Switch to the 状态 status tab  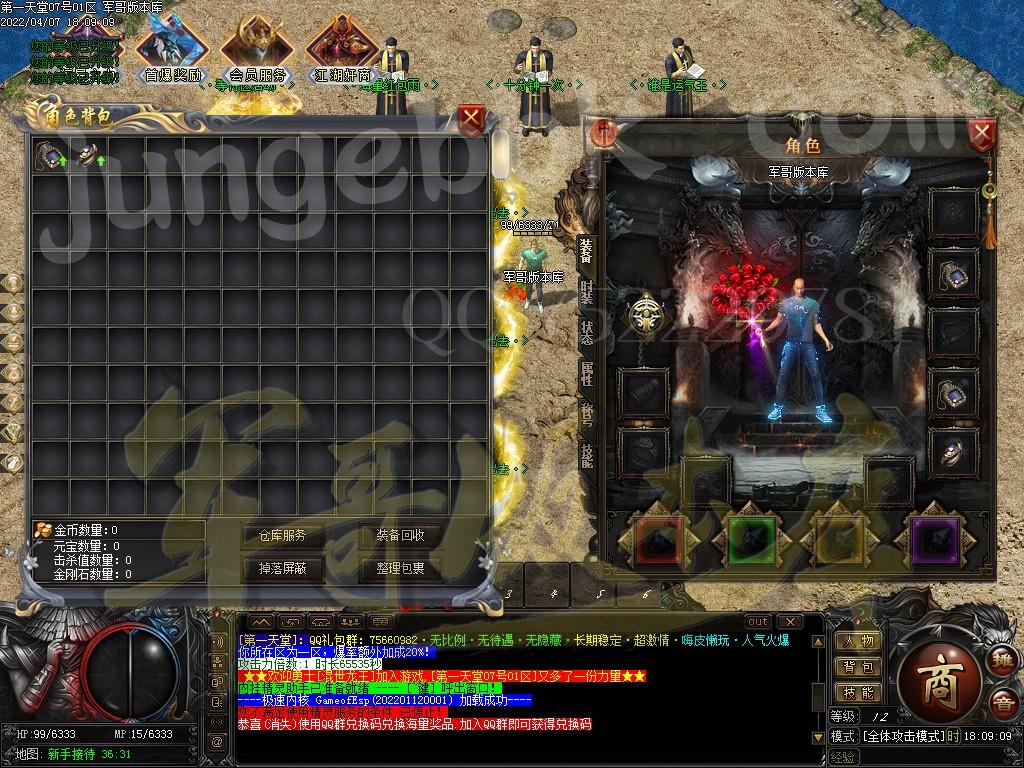pyautogui.click(x=587, y=333)
